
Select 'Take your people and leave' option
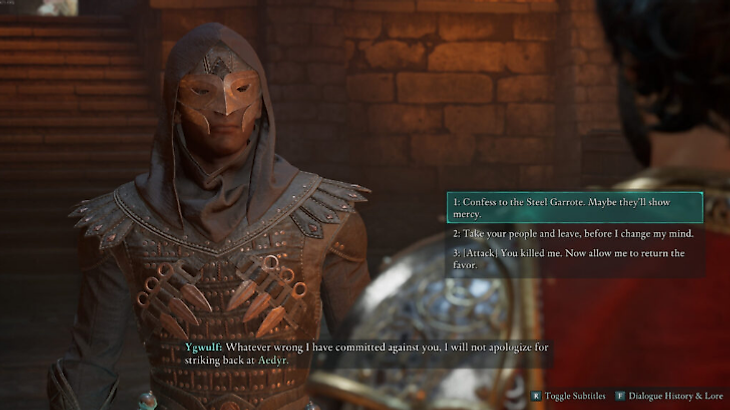[574, 234]
